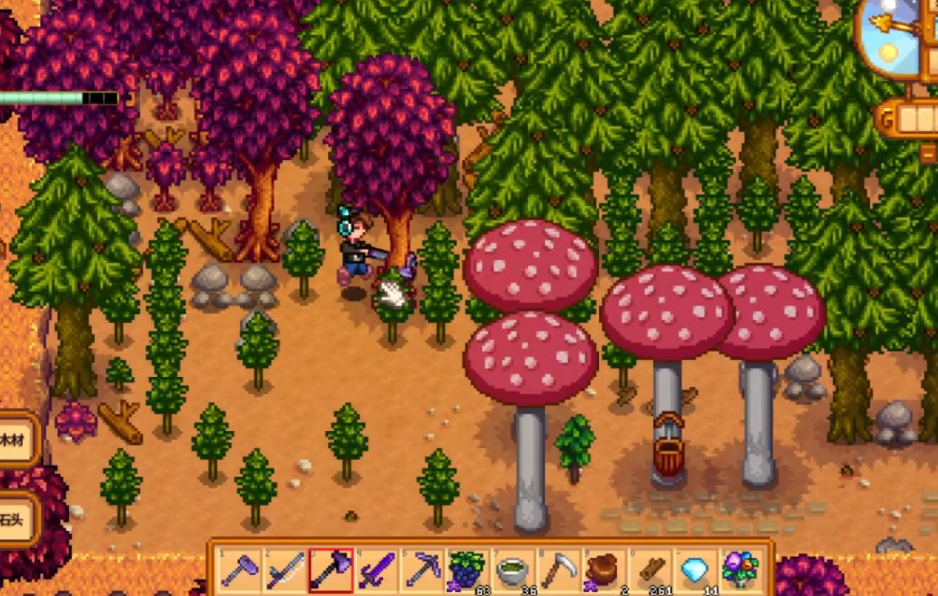
Task: Select the green soup bowl slot
Action: [513, 569]
